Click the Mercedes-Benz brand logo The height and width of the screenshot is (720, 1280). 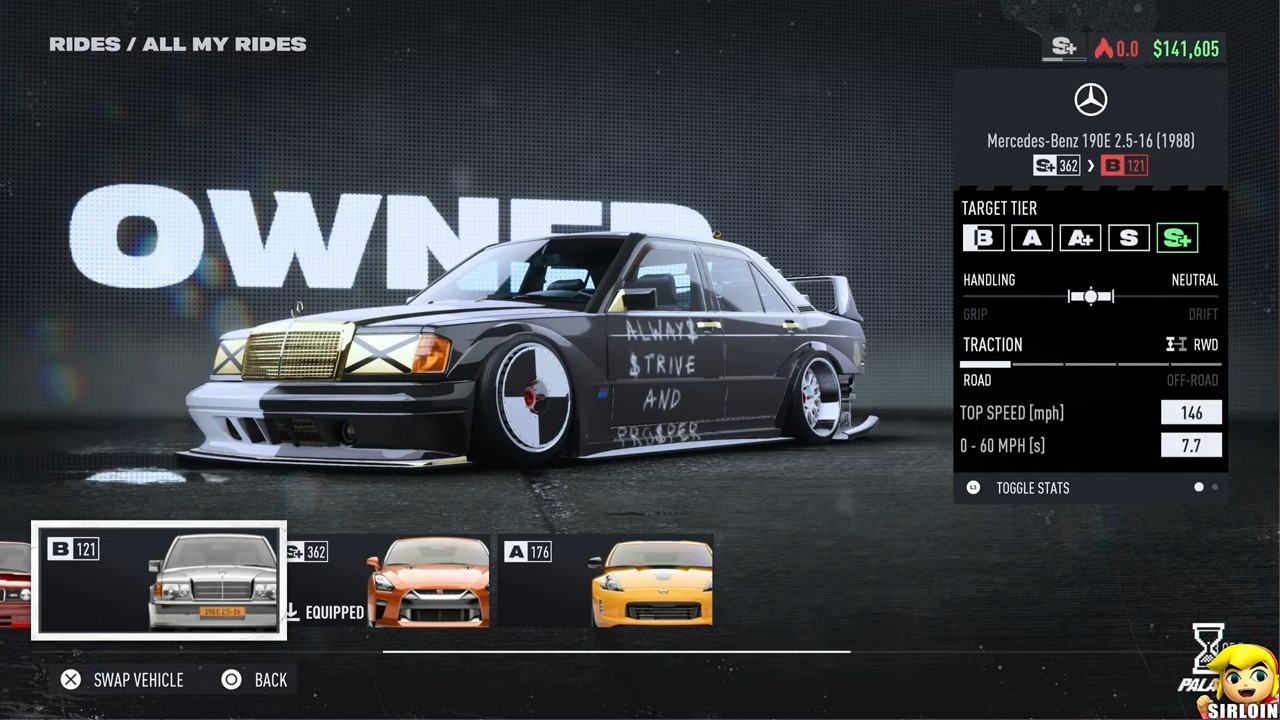pyautogui.click(x=1090, y=99)
